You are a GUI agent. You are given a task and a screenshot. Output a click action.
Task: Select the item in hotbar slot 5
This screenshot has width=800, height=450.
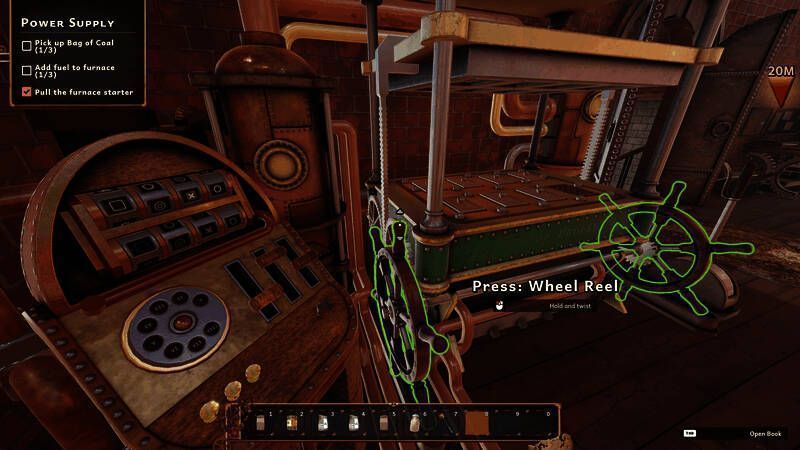(385, 424)
